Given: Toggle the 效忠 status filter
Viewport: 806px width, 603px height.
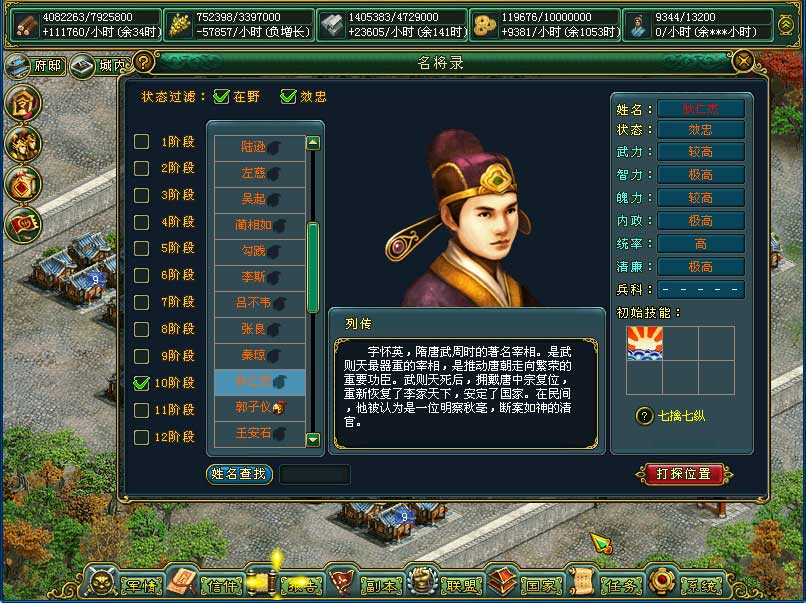Looking at the screenshot, I should coord(289,97).
